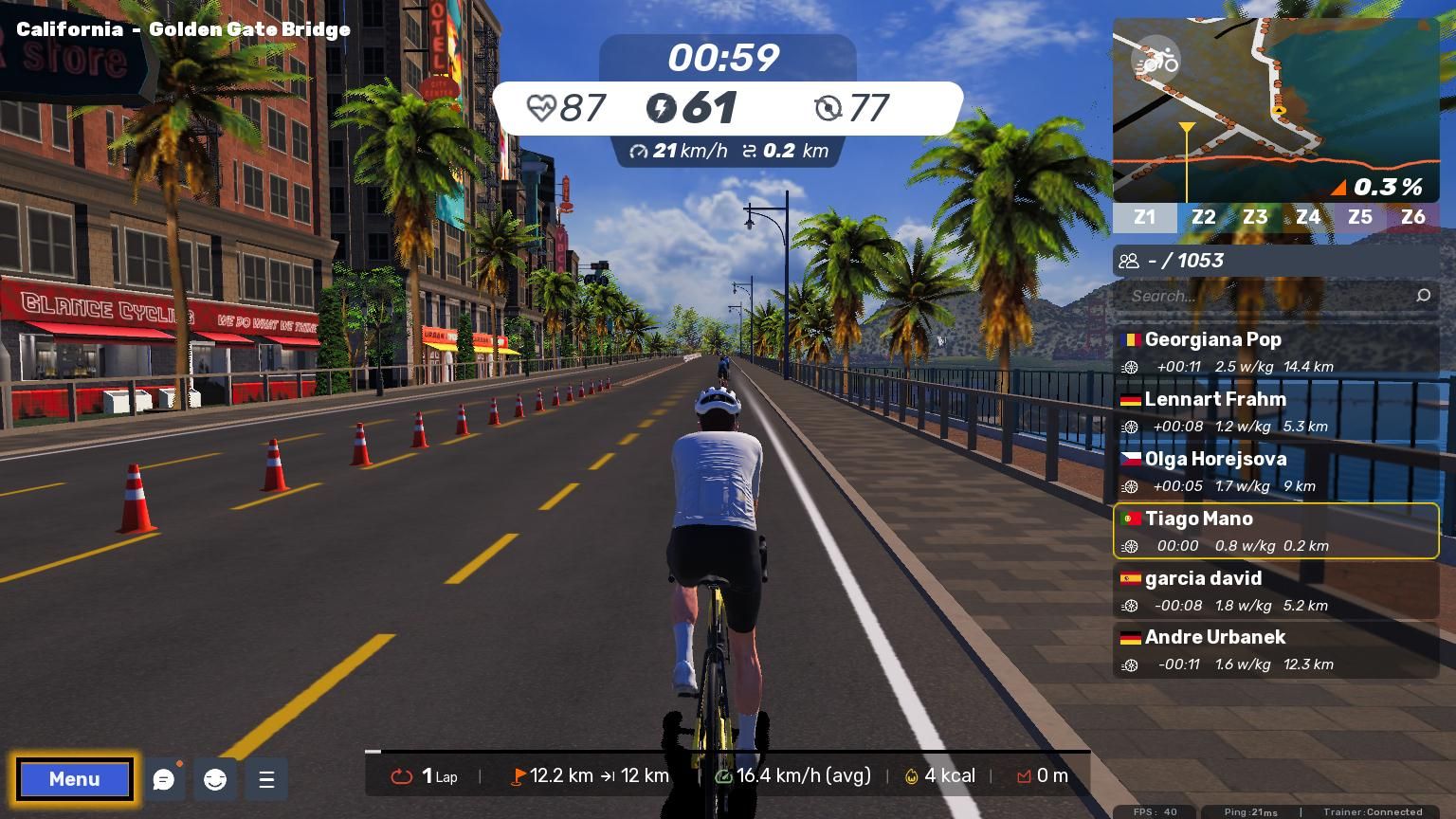Open the chat speech bubble
The width and height of the screenshot is (1456, 819).
tap(163, 779)
